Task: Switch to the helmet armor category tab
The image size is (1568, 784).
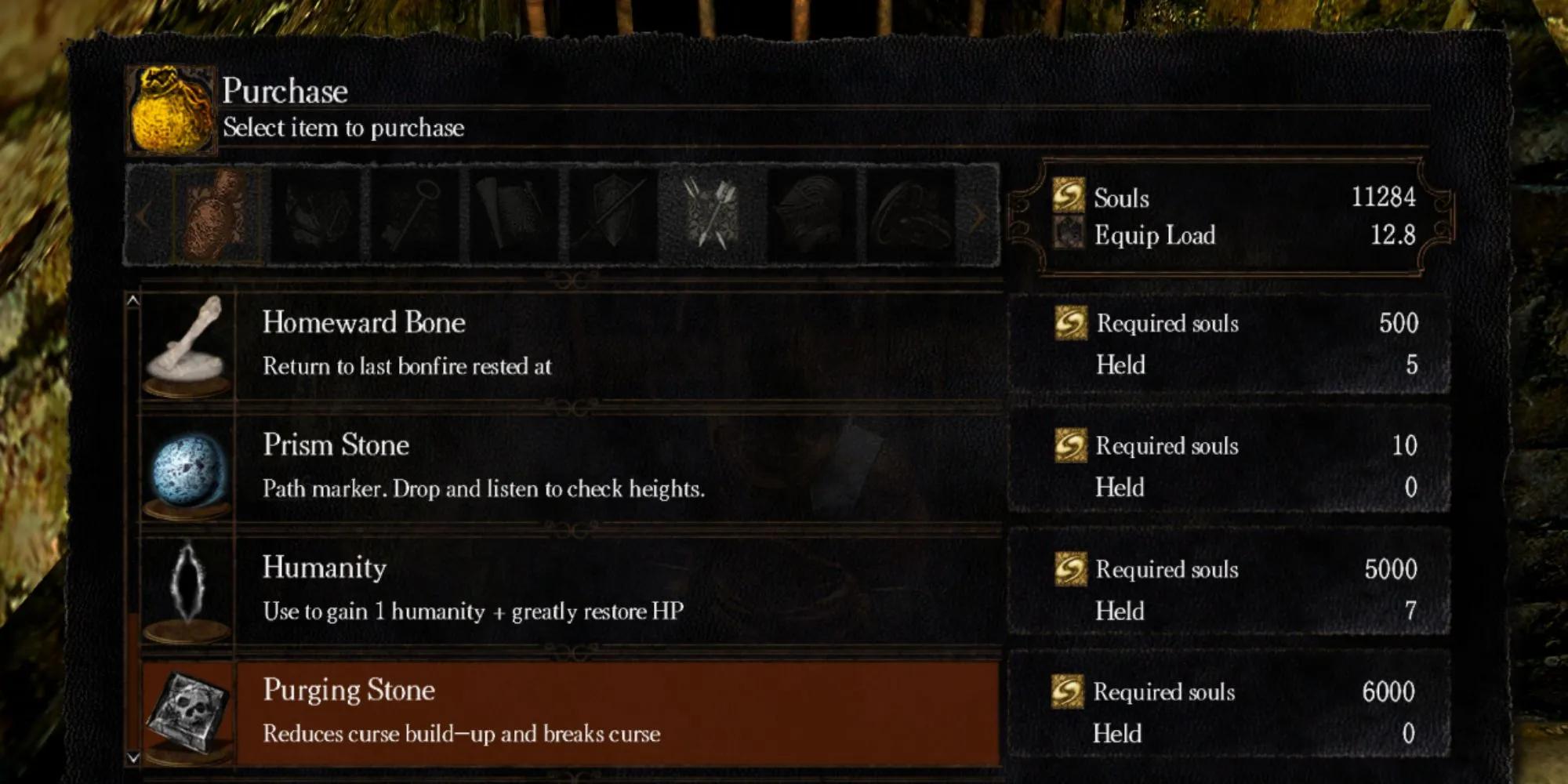Action: (x=810, y=214)
